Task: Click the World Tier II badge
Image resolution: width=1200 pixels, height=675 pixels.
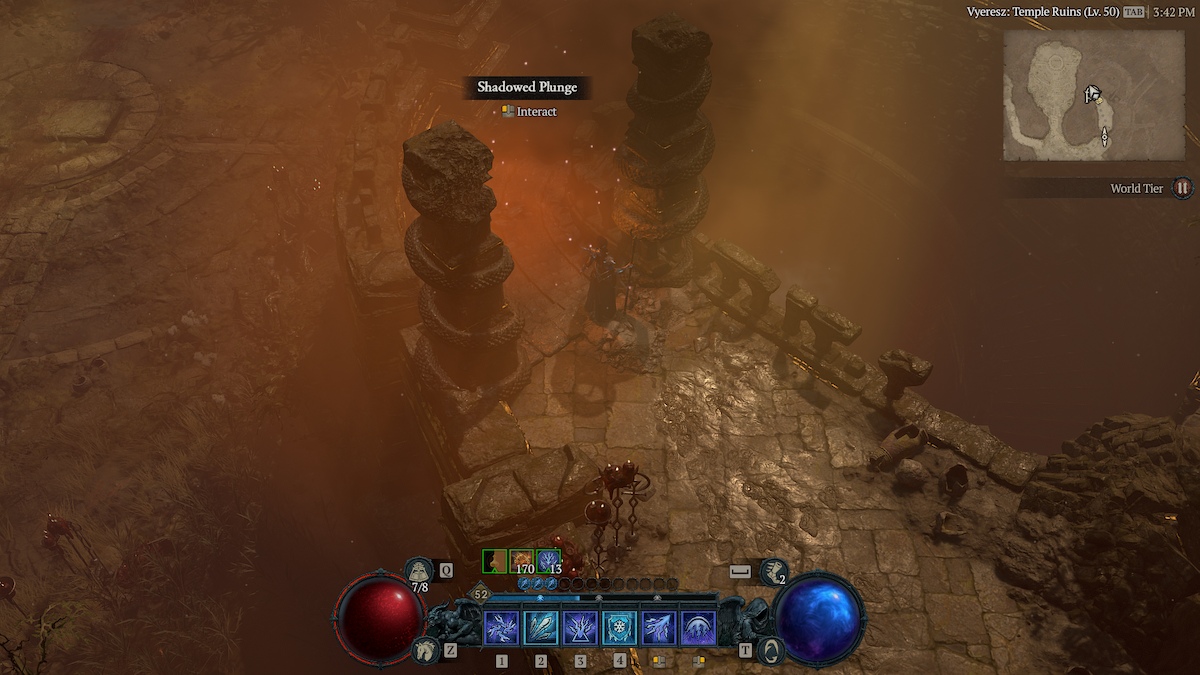Action: coord(1182,188)
